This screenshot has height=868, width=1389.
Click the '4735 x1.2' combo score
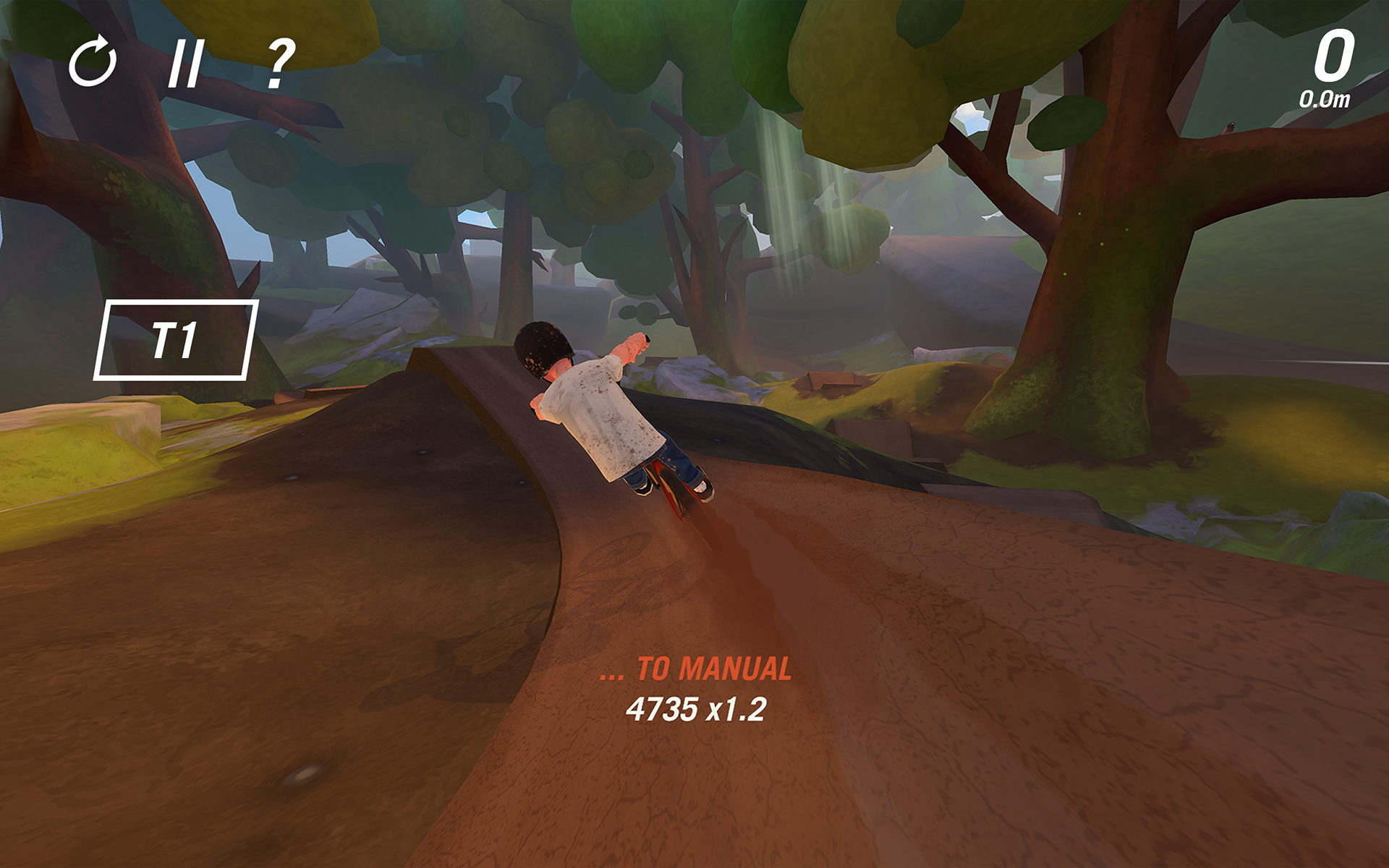697,710
